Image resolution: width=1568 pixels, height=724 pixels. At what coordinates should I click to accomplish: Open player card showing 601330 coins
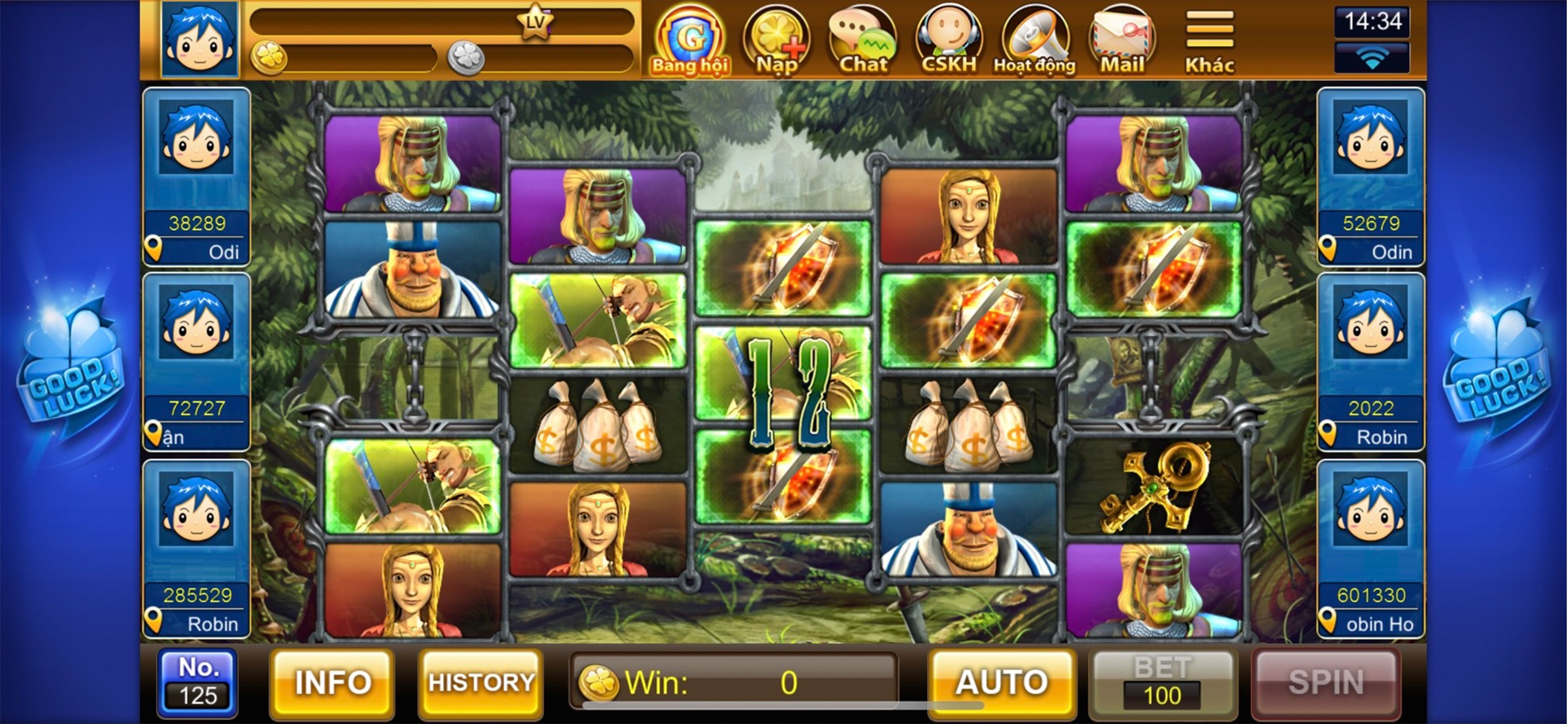point(1371,549)
